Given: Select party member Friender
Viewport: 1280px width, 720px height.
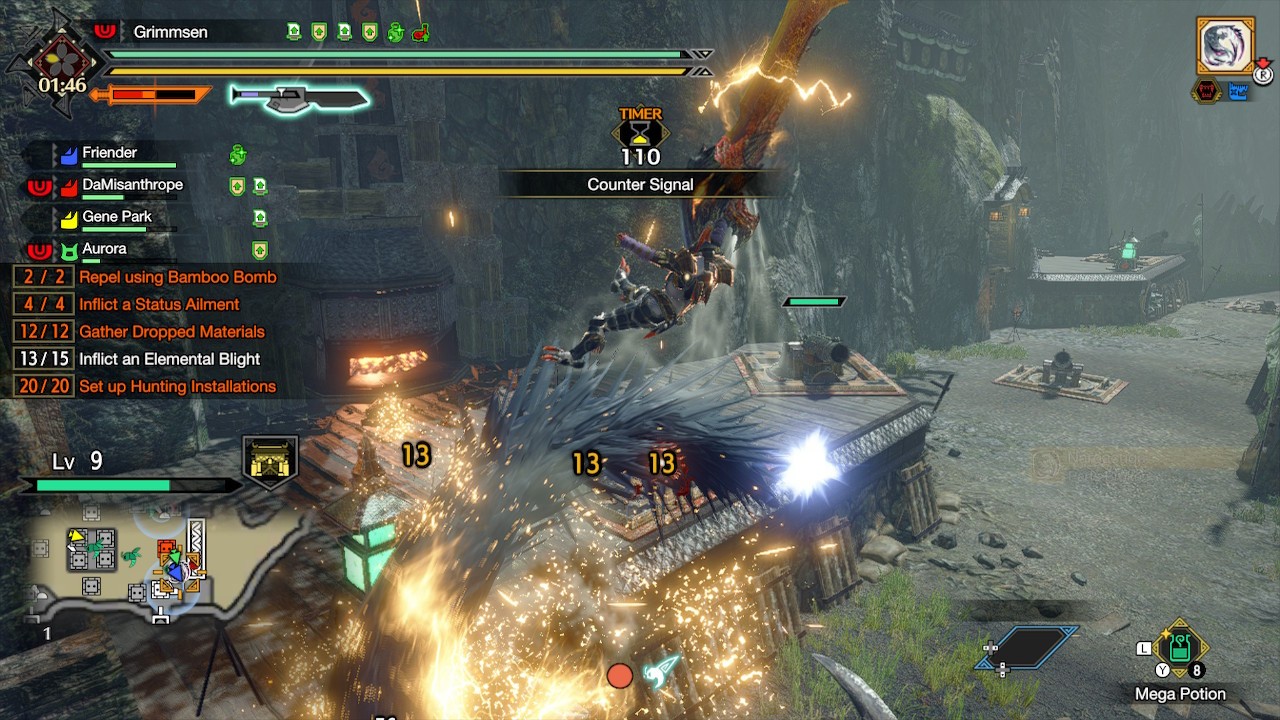Looking at the screenshot, I should [x=109, y=153].
